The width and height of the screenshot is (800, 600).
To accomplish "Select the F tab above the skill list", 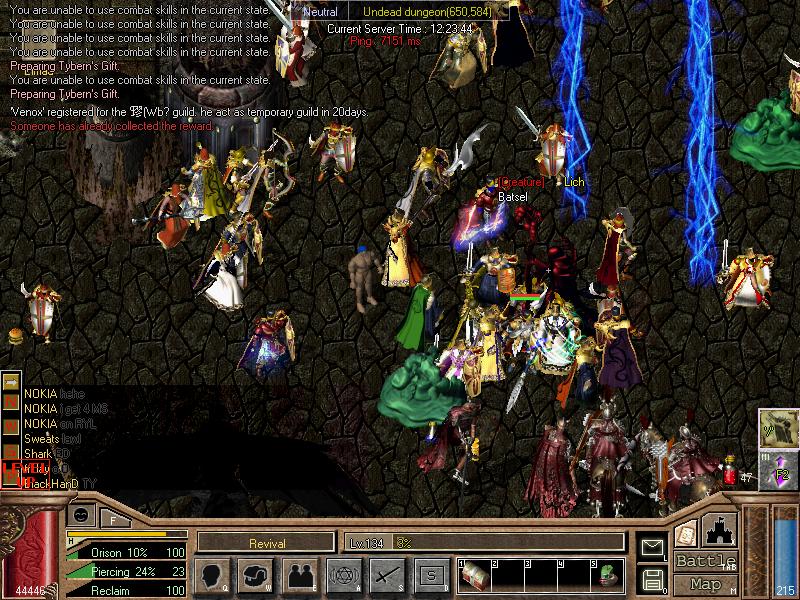I will 113,517.
